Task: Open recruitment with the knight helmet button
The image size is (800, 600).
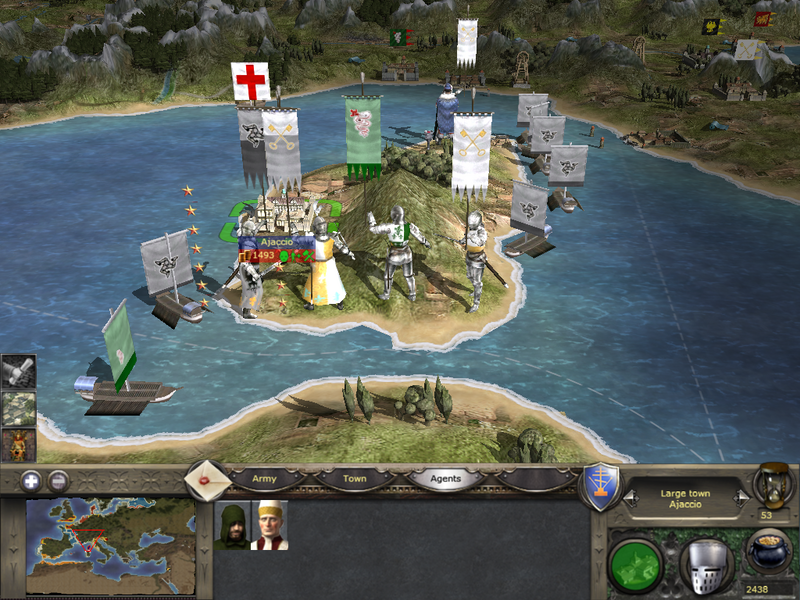Action: point(707,564)
